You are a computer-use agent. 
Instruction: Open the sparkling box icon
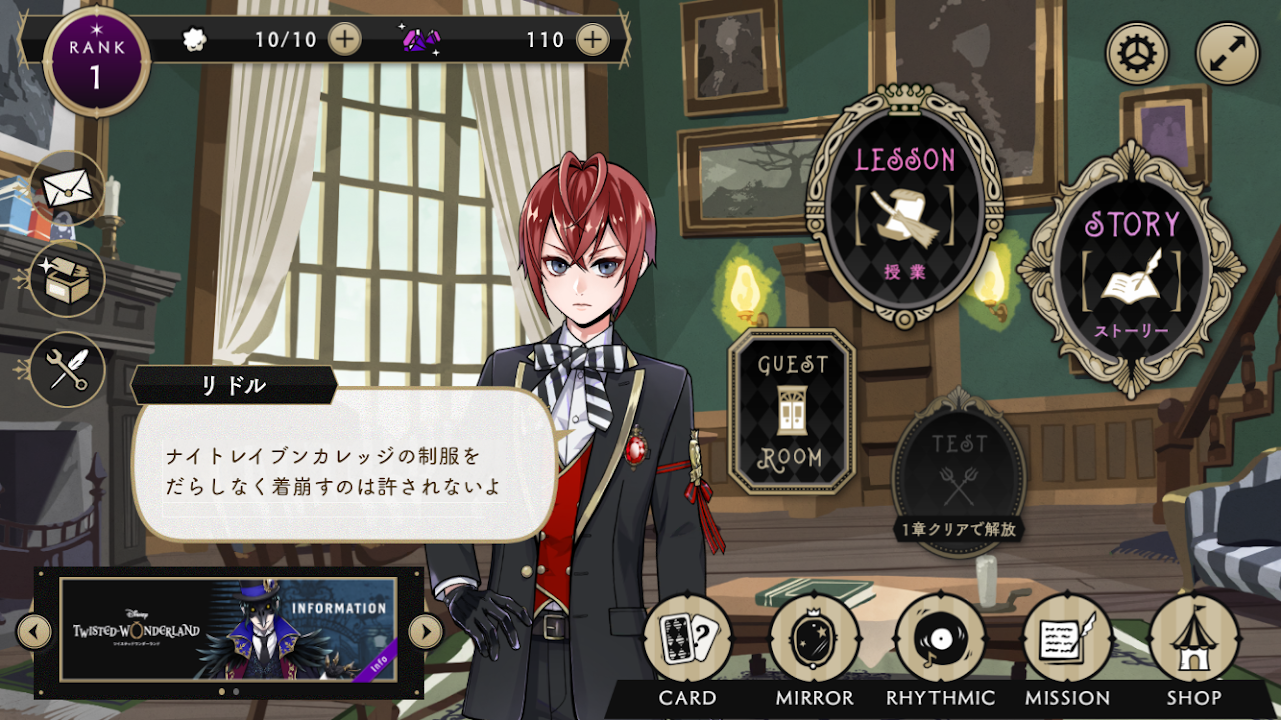[67, 279]
